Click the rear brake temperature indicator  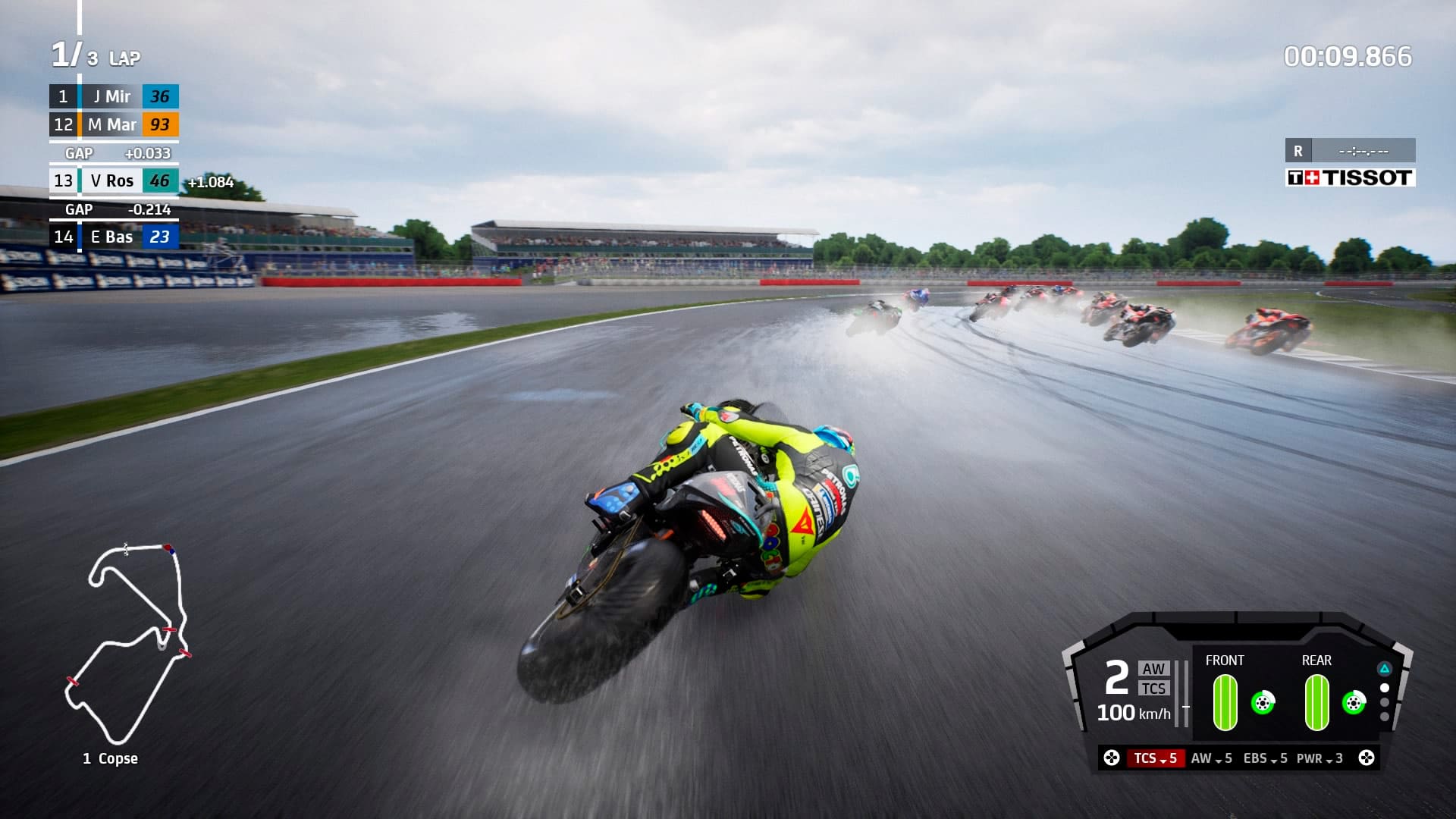pos(1354,704)
